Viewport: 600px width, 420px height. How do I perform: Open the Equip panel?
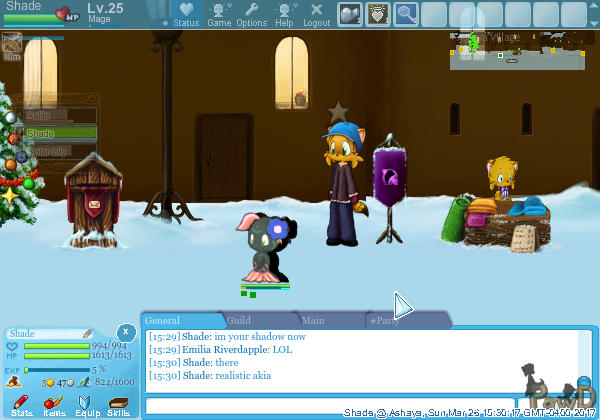86,404
